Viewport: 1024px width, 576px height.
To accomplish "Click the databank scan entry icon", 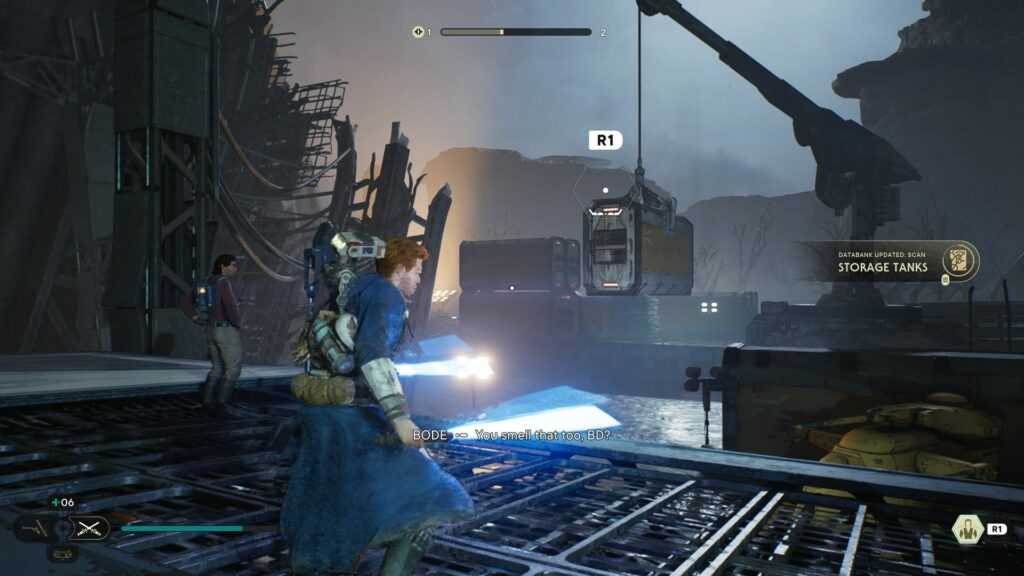I will coord(960,260).
